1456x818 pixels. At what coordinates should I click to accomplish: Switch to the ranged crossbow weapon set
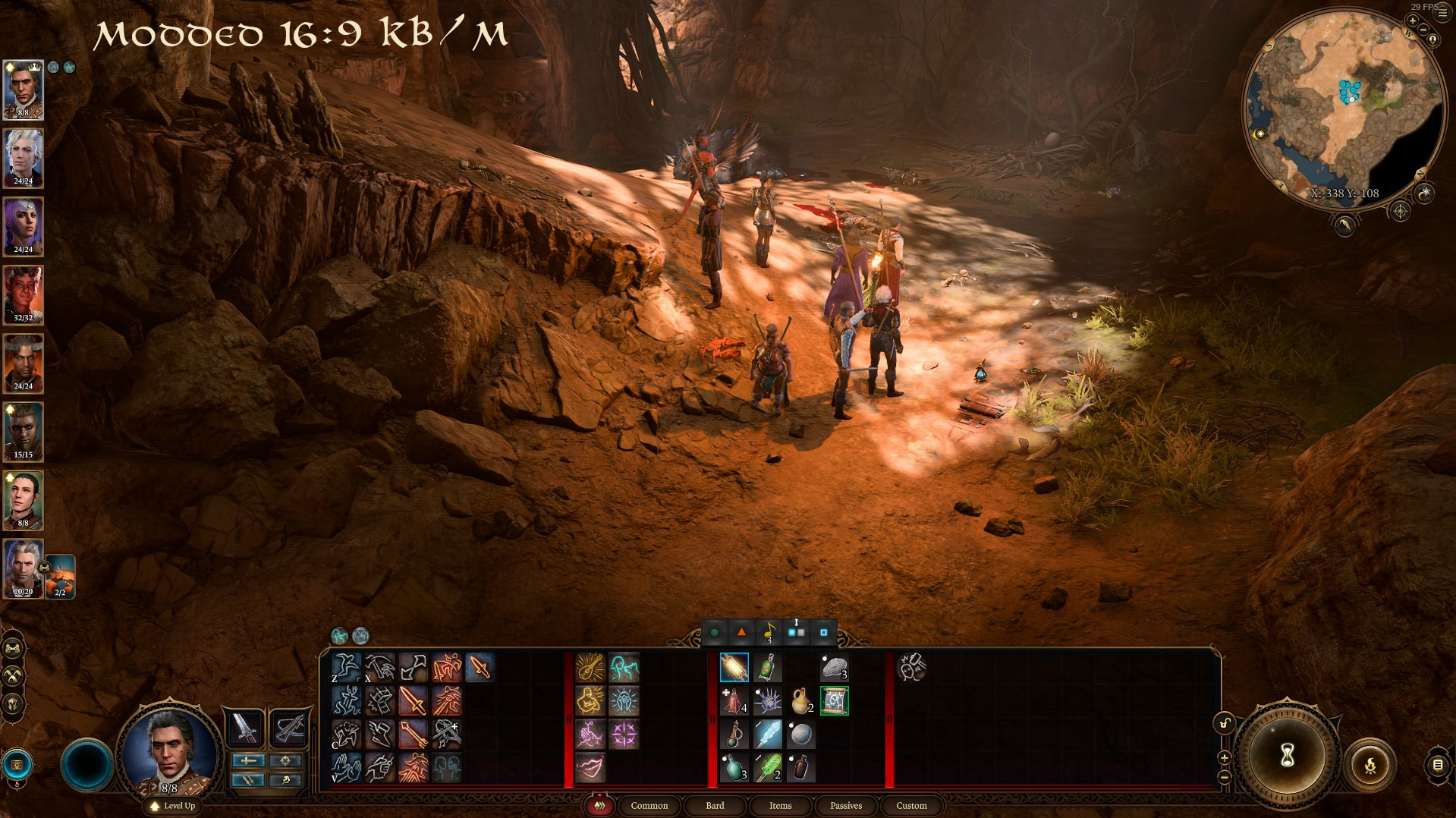coord(289,728)
